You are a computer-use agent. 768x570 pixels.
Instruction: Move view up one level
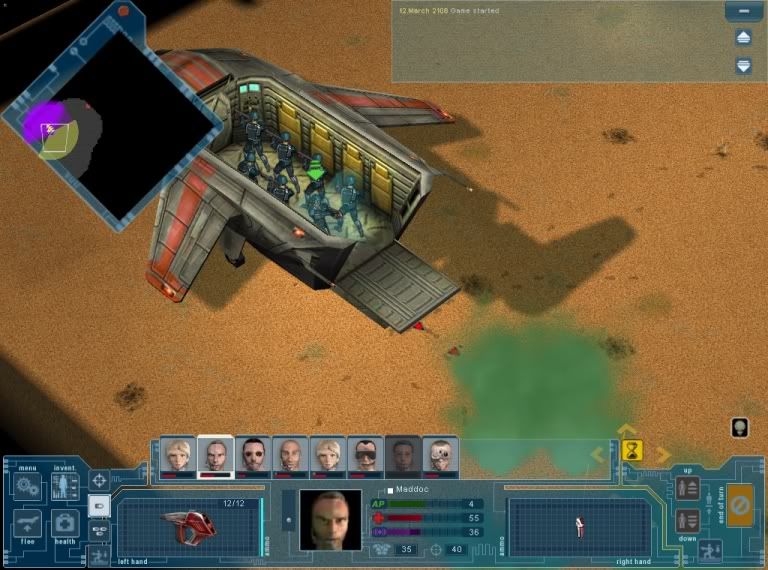(687, 488)
